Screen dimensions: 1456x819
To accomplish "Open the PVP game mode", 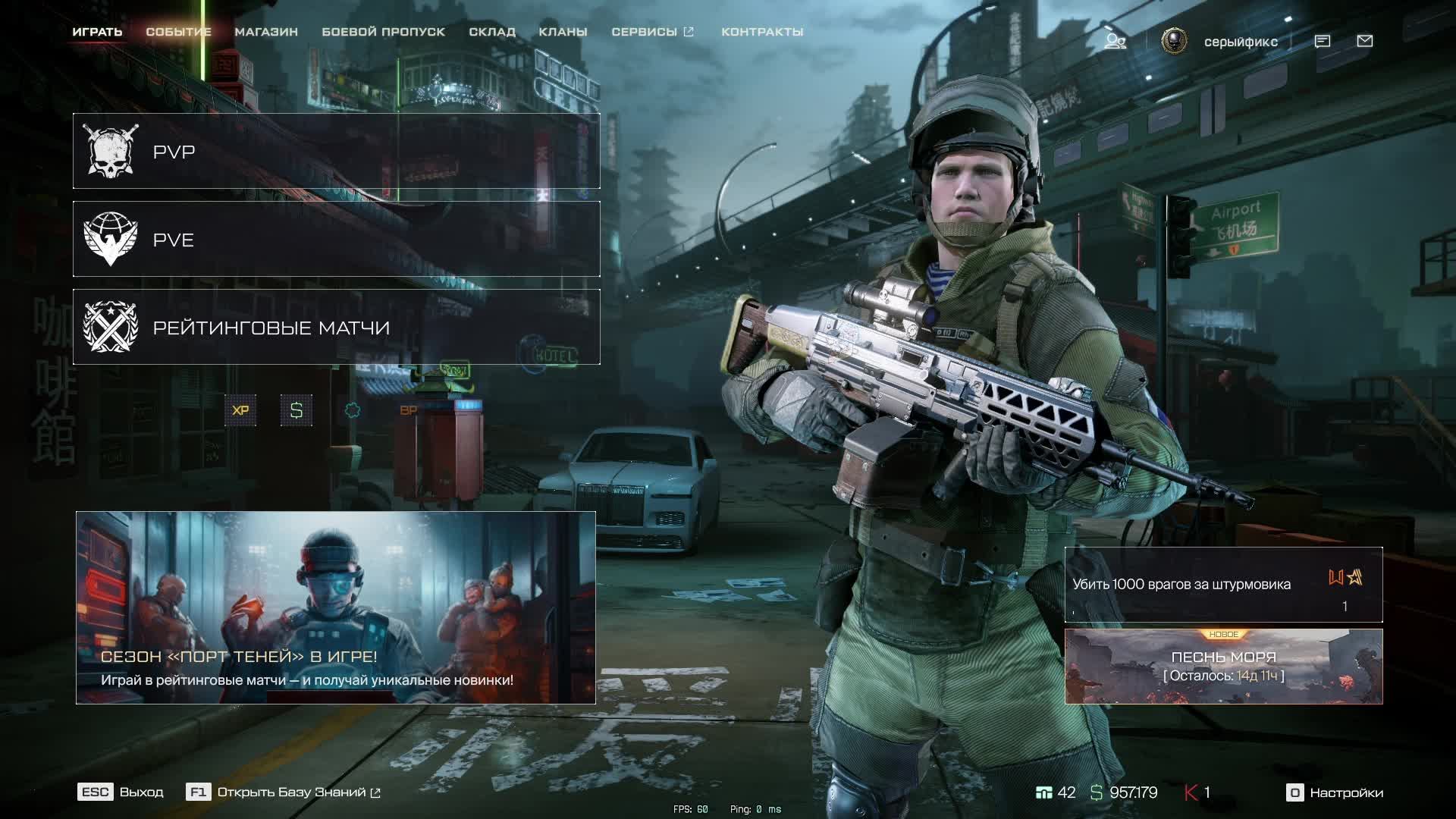I will pos(336,152).
